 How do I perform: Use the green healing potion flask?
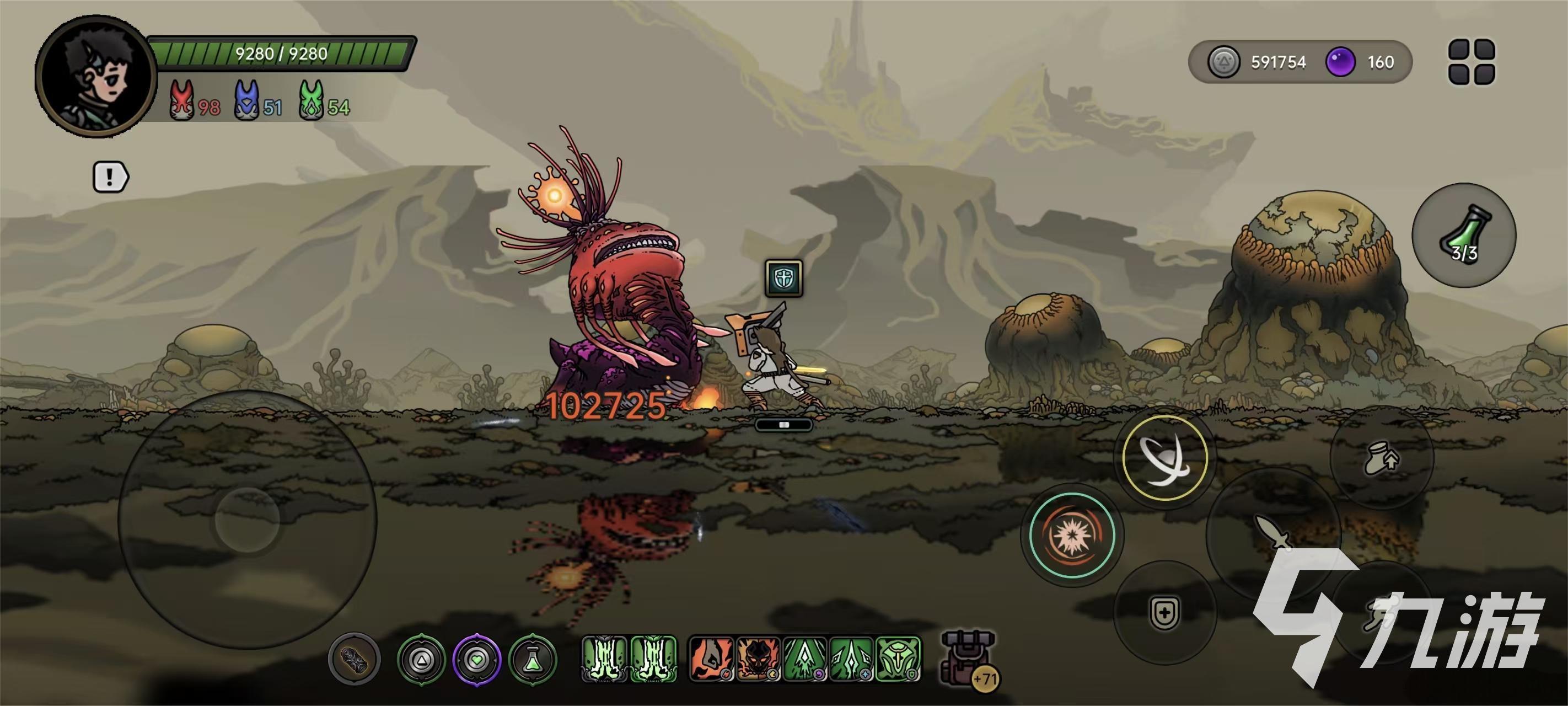1463,235
